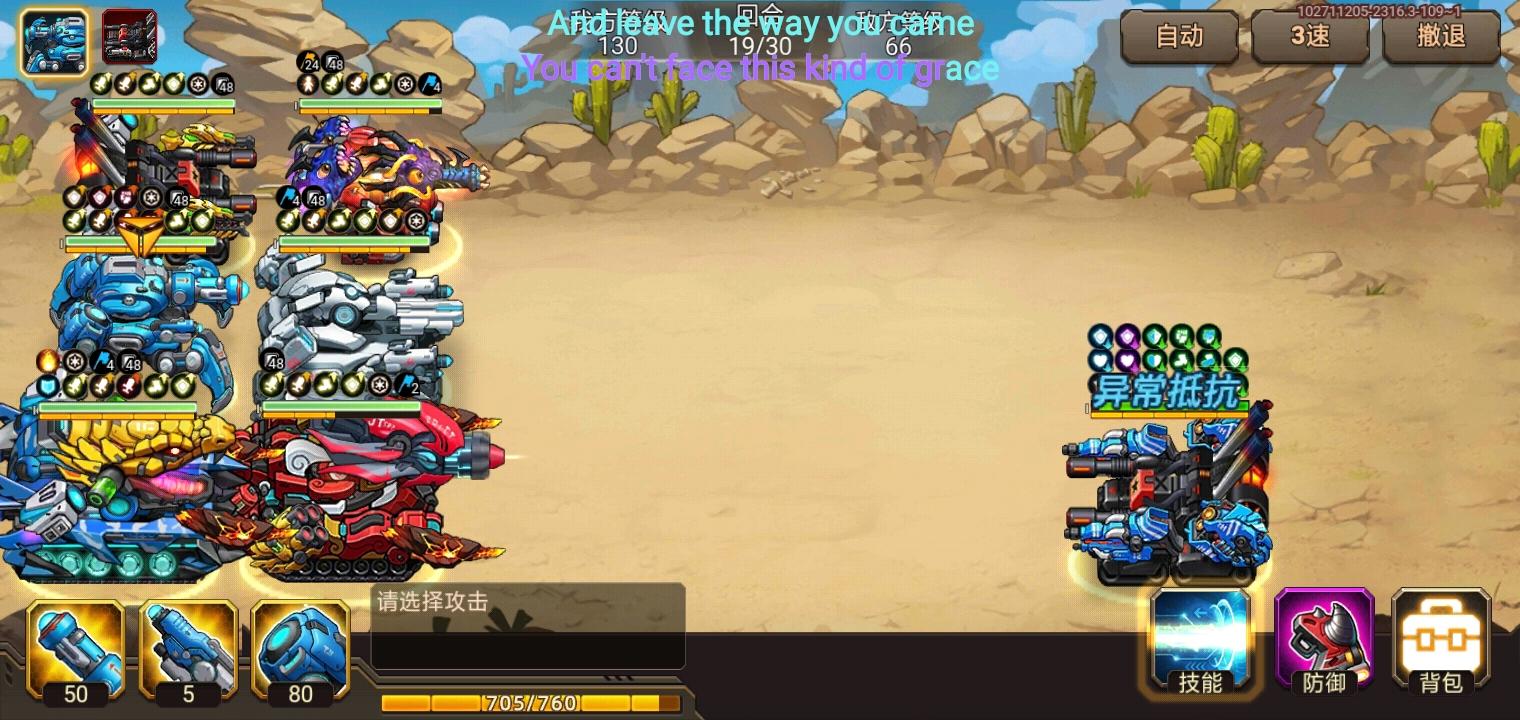This screenshot has width=1520, height=720.
Task: Inspect the enemy's 异常抵抗 resistance buff icon
Action: (x=1166, y=390)
